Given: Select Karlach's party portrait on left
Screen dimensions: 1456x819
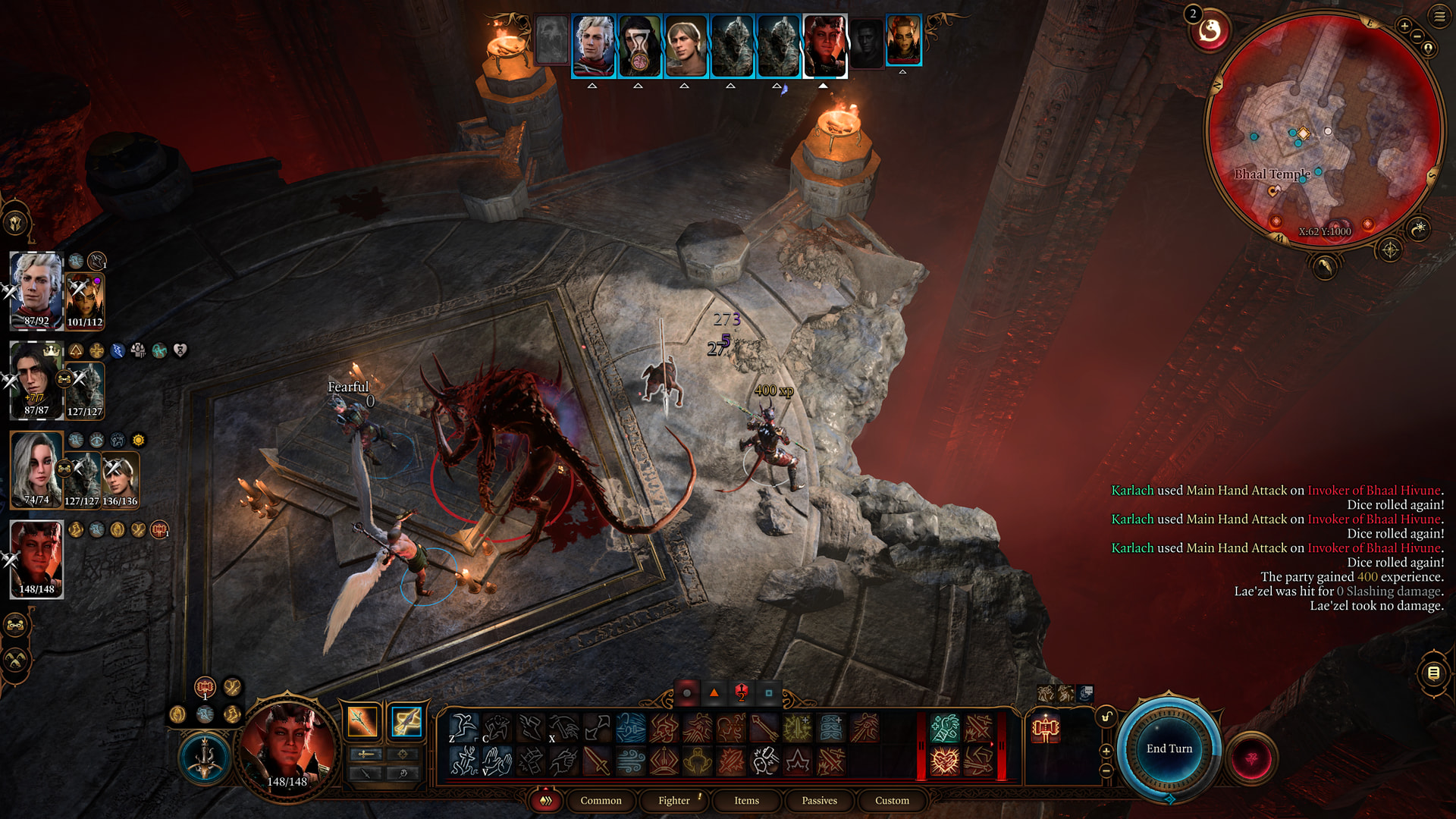Looking at the screenshot, I should 36,559.
